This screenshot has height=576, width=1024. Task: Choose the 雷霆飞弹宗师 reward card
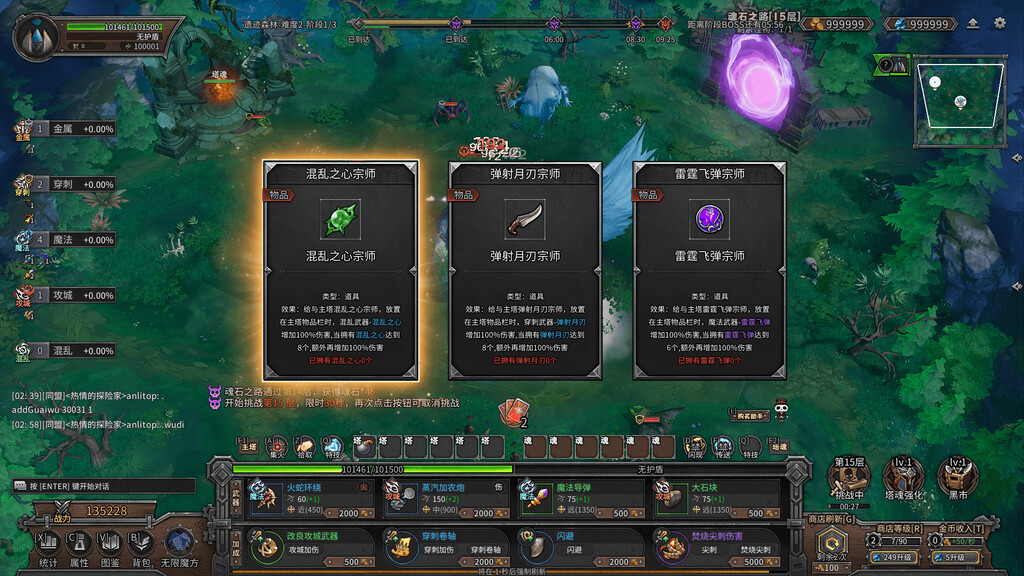click(x=709, y=270)
